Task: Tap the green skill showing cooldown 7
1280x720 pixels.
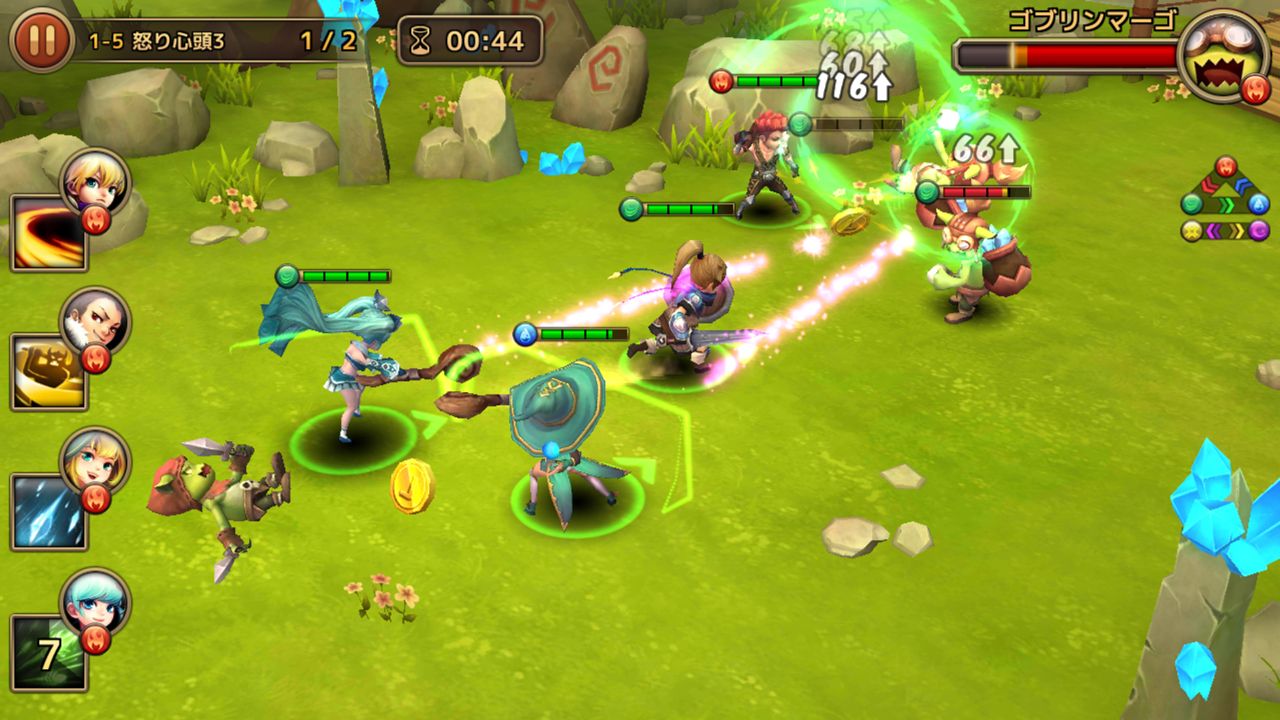Action: [x=48, y=652]
